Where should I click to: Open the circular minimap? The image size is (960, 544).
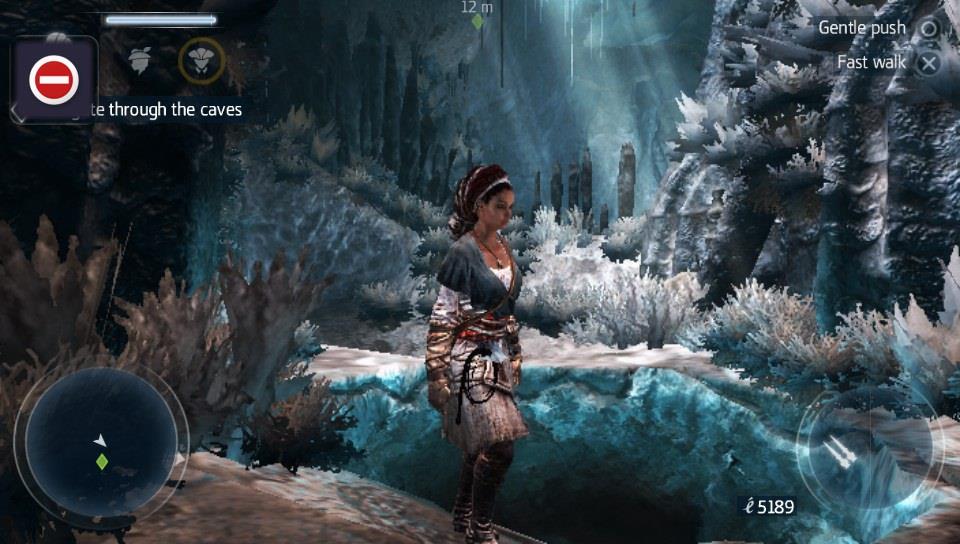pyautogui.click(x=100, y=444)
